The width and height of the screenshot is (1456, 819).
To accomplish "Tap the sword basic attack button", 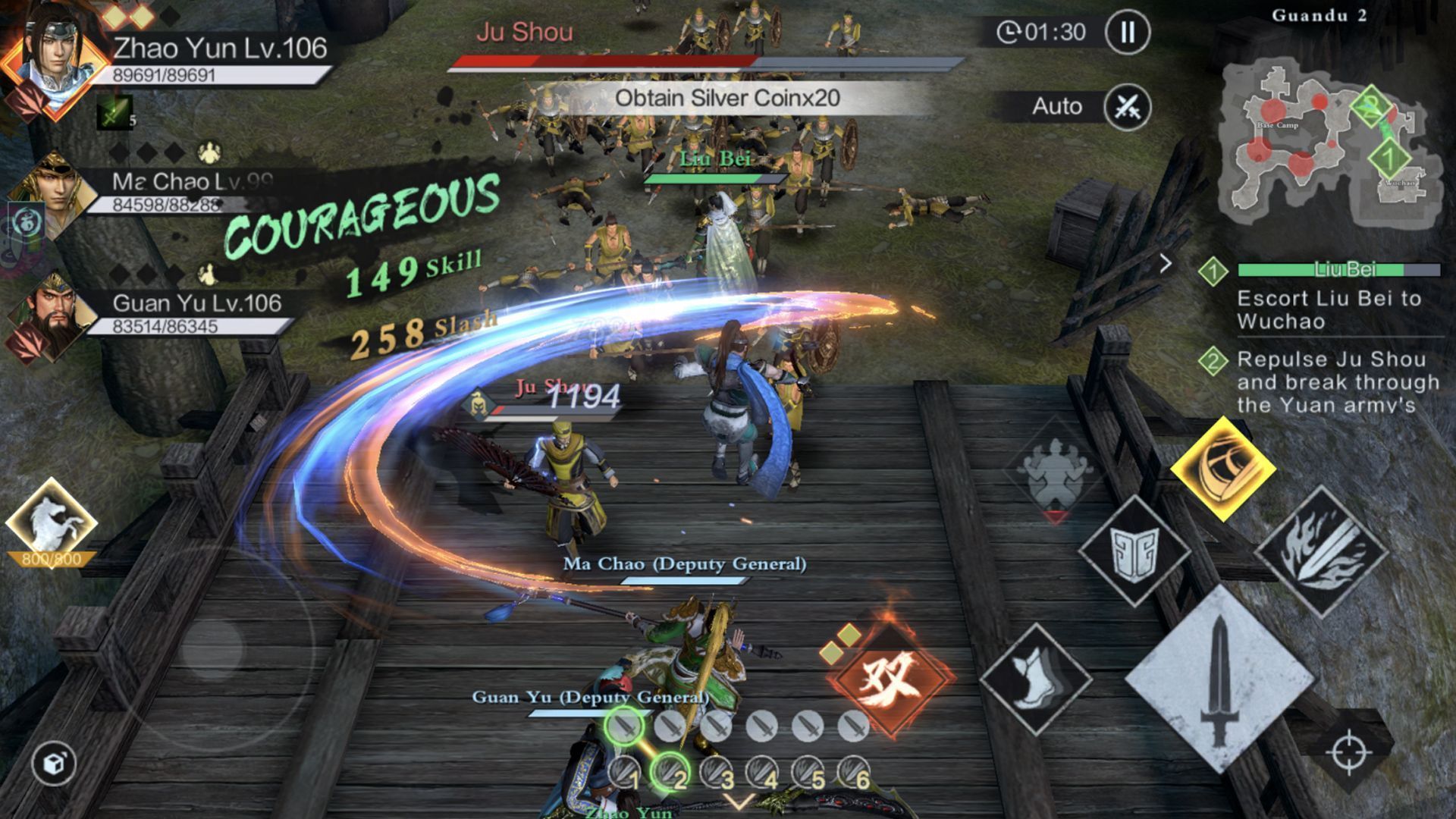I will pos(1219,679).
